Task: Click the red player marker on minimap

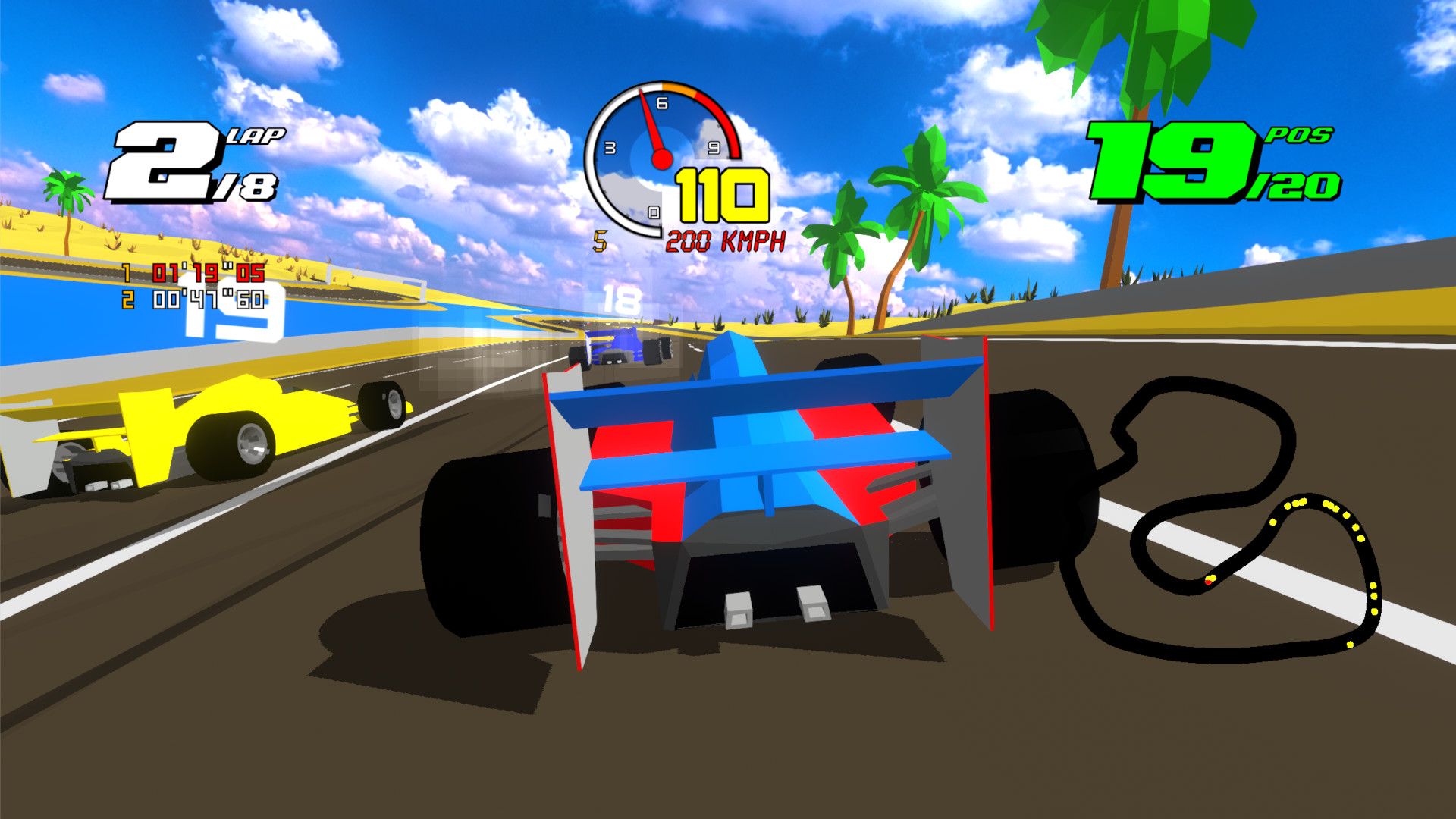Action: (1209, 582)
